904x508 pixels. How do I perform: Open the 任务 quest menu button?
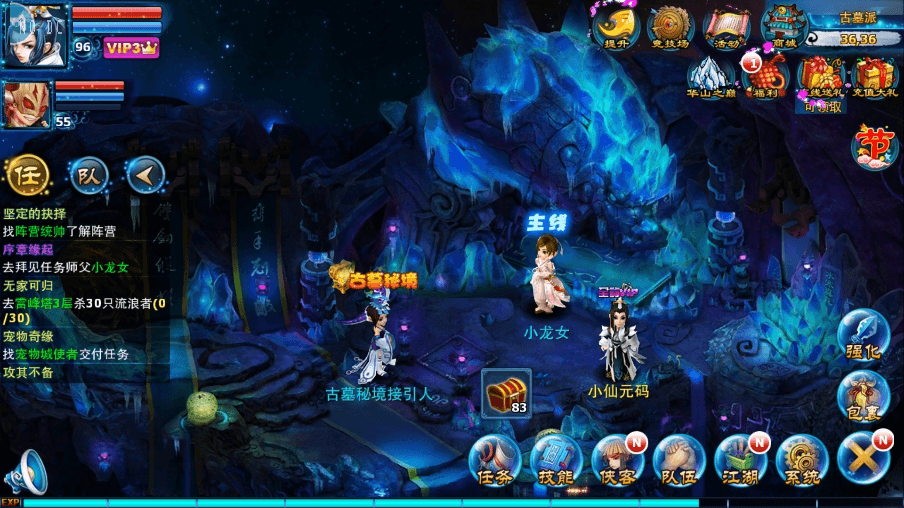[x=495, y=461]
